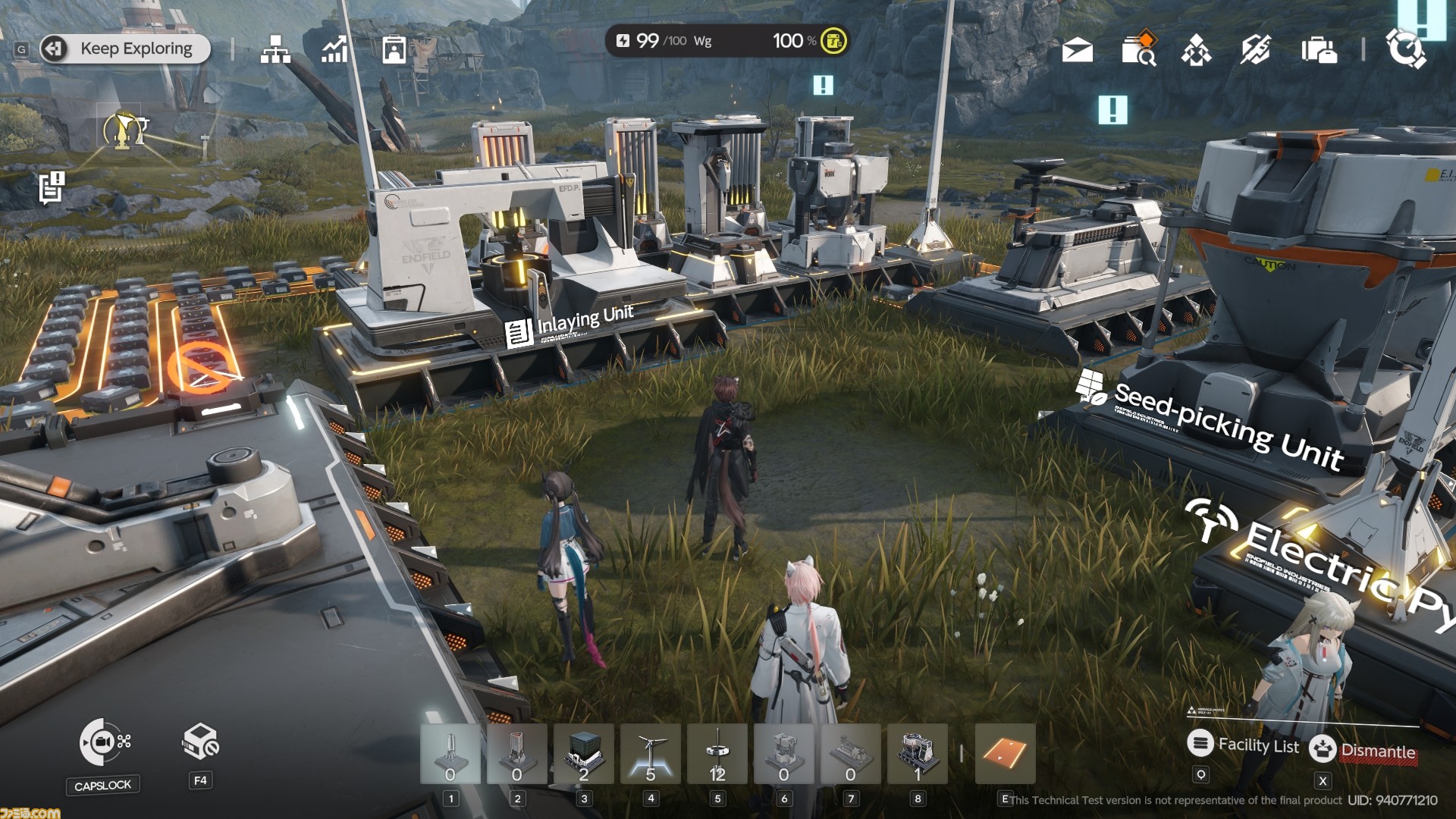The width and height of the screenshot is (1456, 819).
Task: Choose the ringed pylon slot with count 12
Action: click(717, 754)
